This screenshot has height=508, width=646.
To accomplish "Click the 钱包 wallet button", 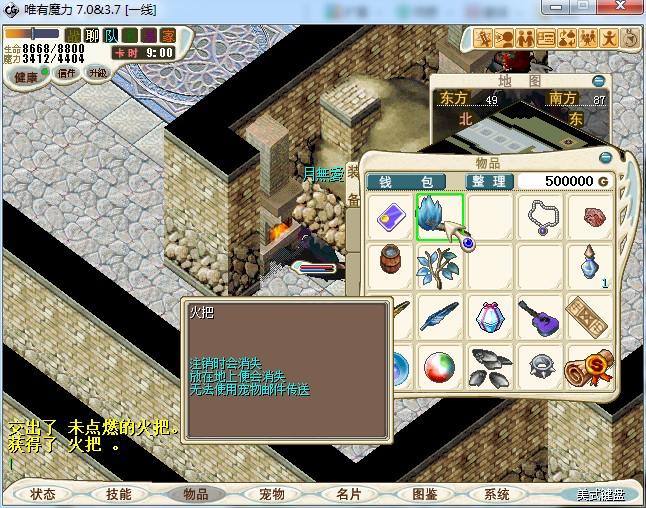I will tap(412, 181).
